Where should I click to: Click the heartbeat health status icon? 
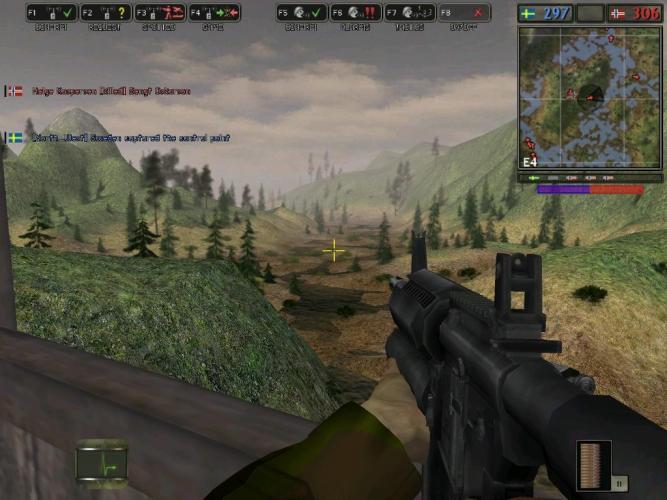(102, 462)
